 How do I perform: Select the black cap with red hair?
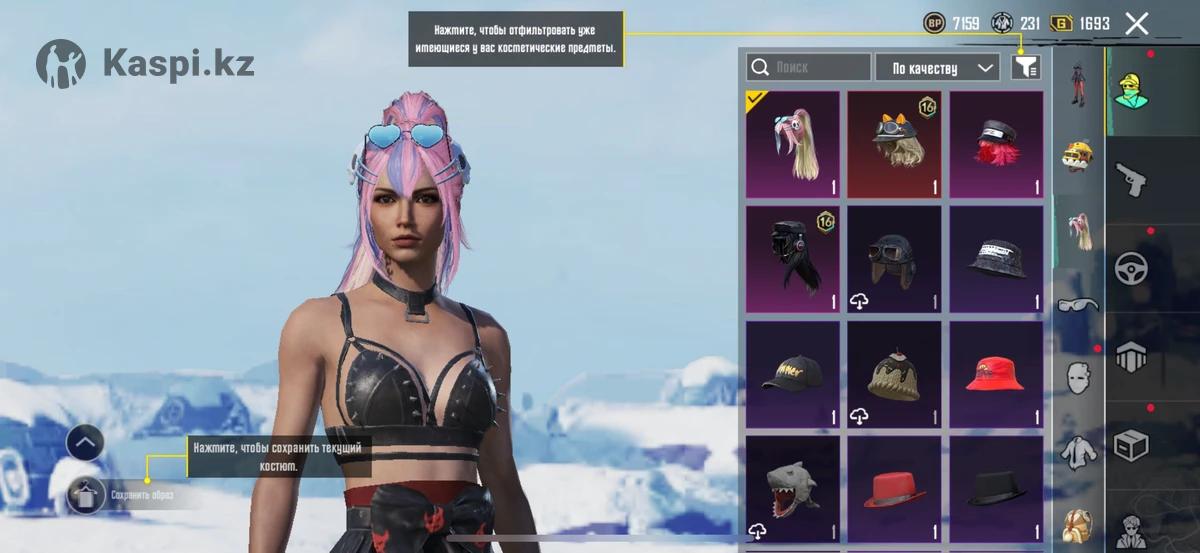click(996, 144)
